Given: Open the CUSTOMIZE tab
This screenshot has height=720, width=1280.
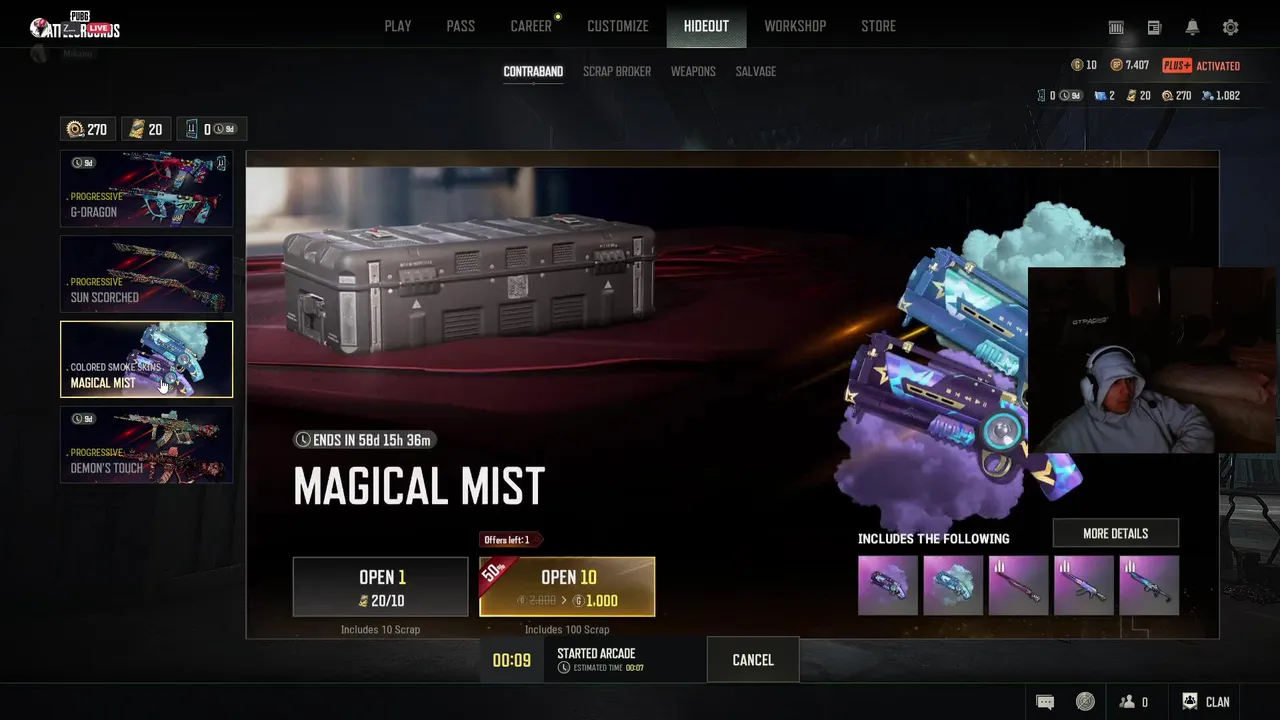Looking at the screenshot, I should pos(618,26).
